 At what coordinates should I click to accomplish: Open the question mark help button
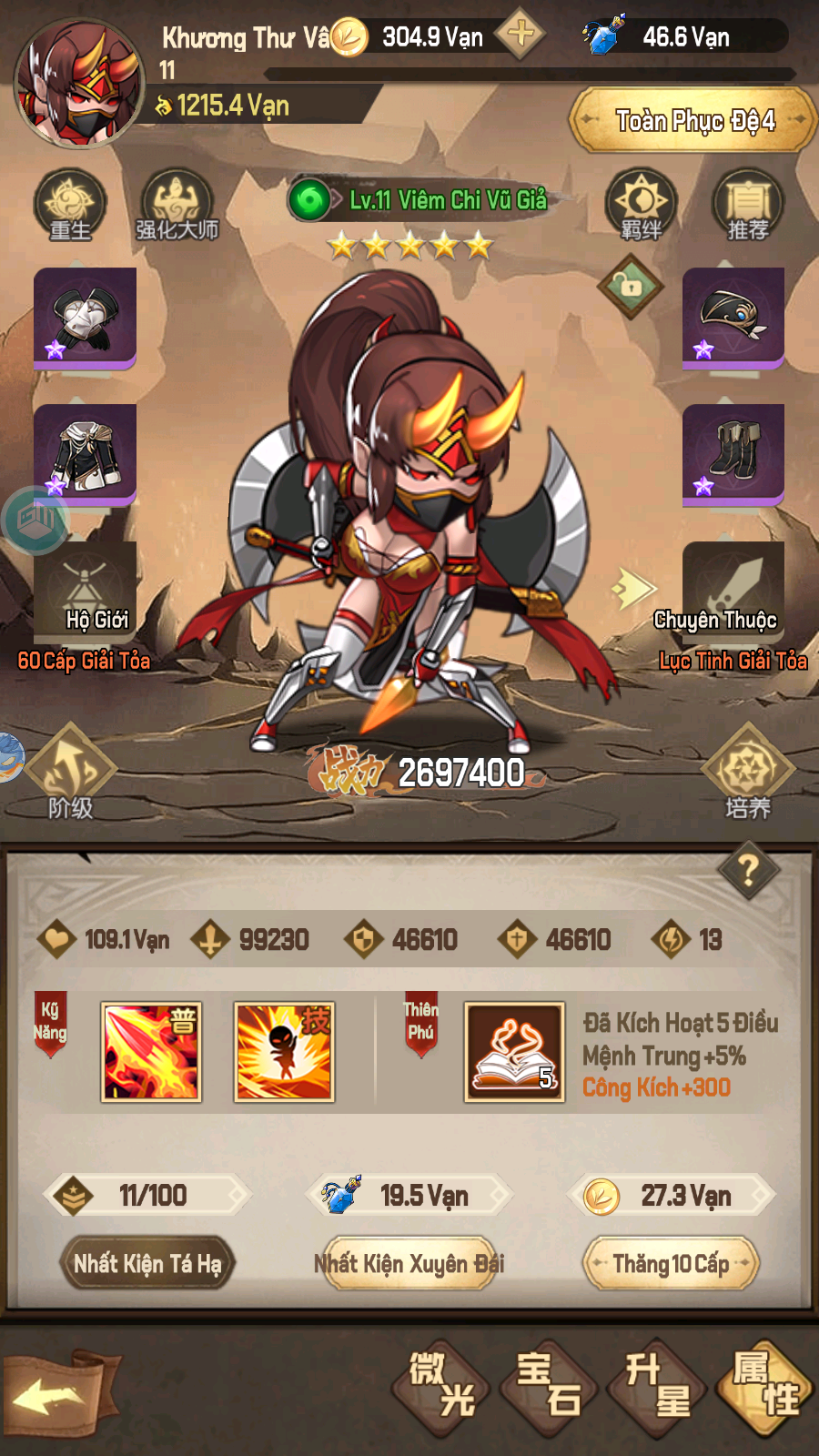748,871
